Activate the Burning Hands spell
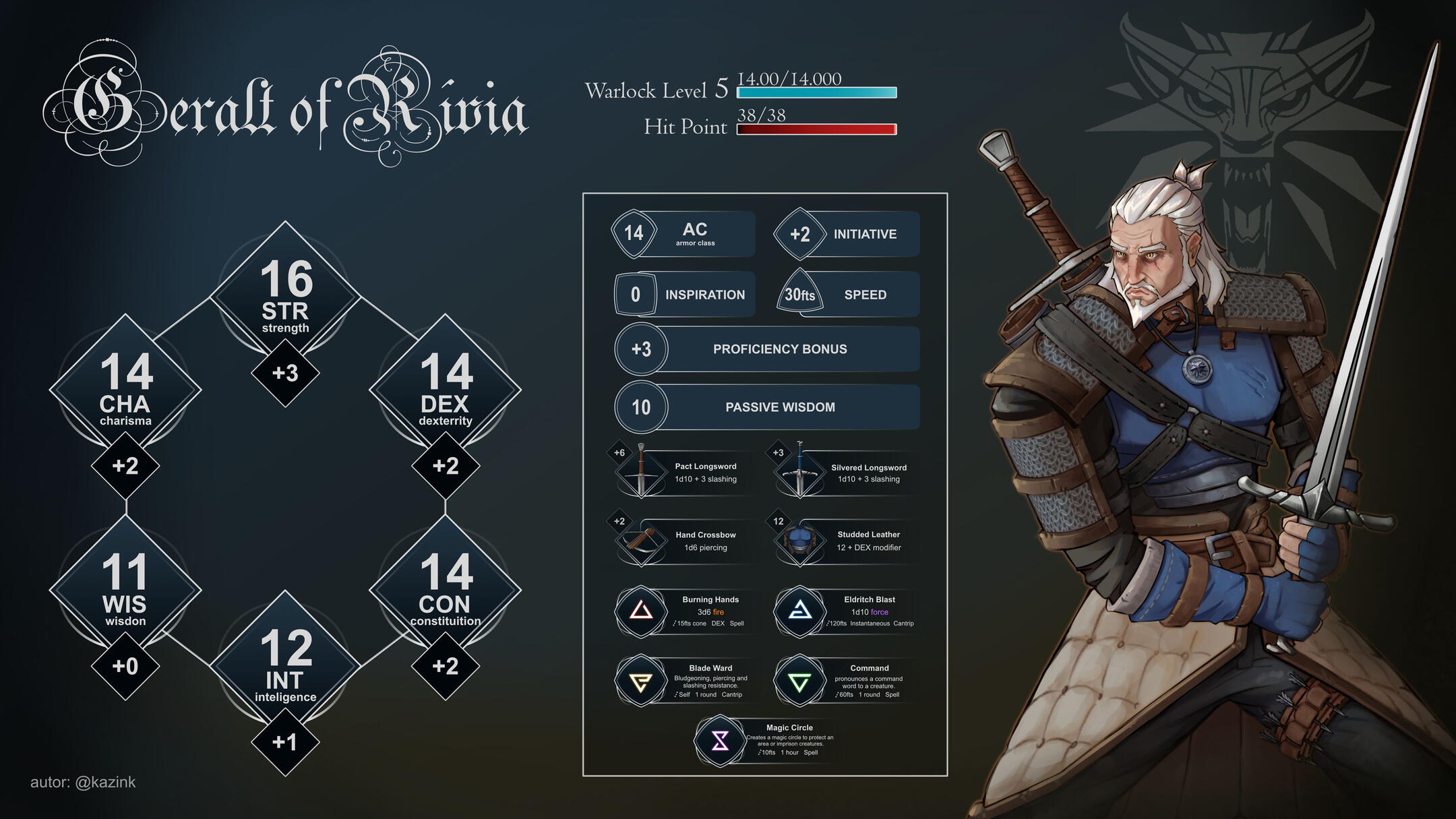Screen dimensions: 1456x819 [x=641, y=611]
